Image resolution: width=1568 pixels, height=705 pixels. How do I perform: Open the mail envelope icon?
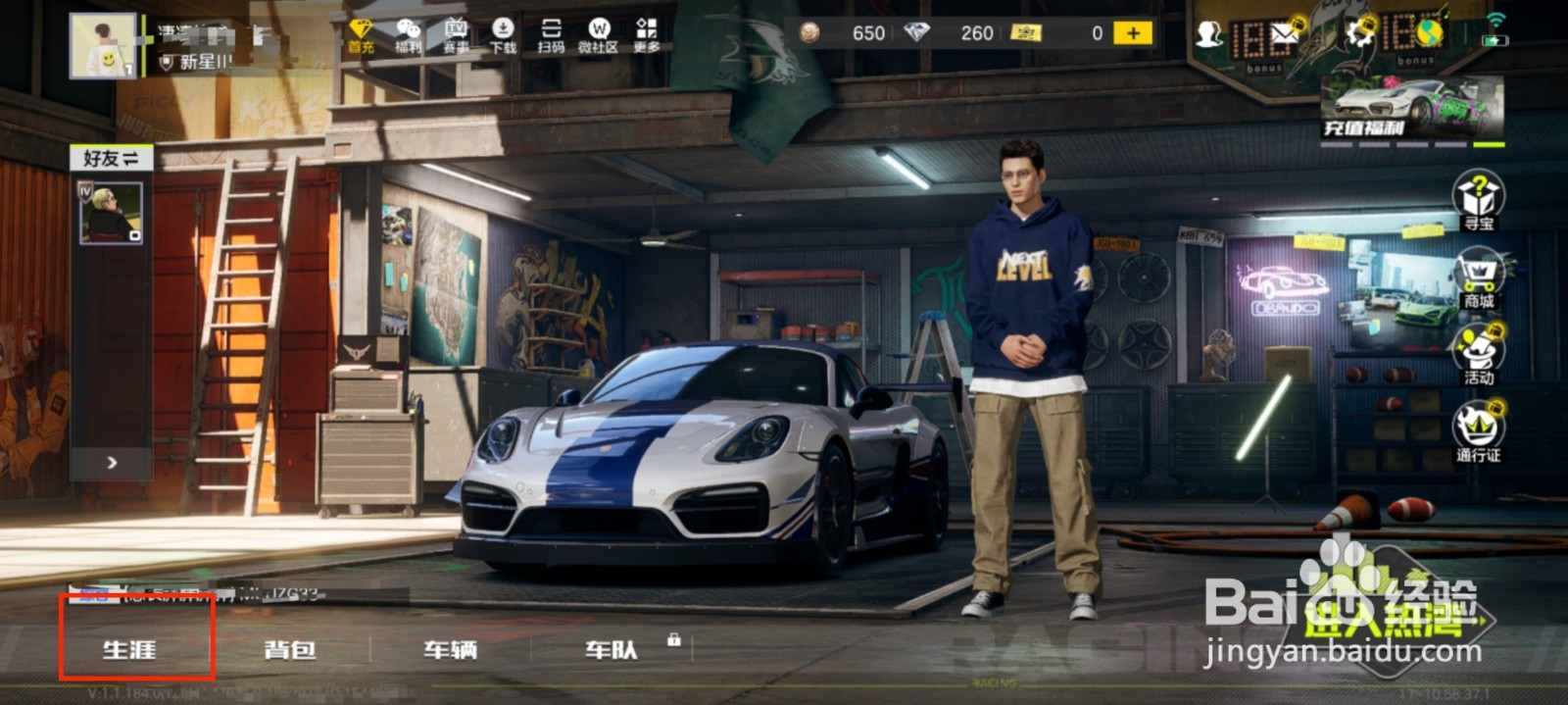click(x=1284, y=35)
